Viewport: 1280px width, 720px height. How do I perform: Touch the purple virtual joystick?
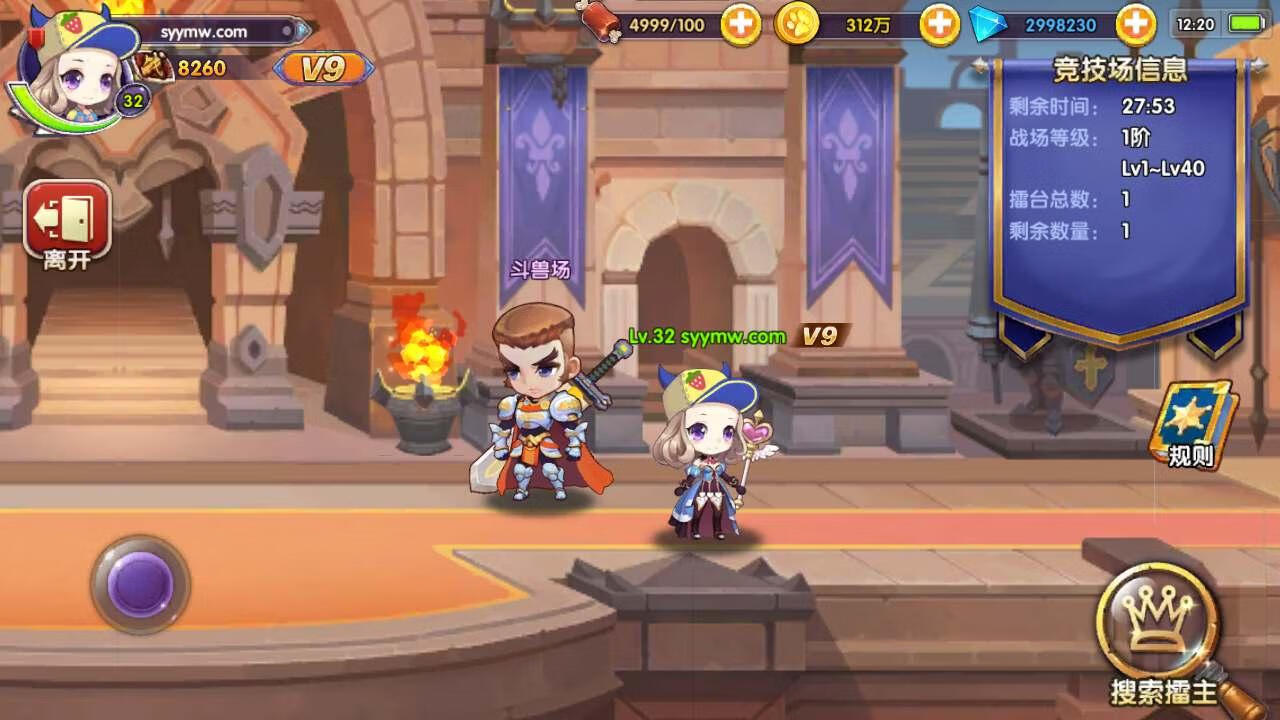click(x=140, y=584)
